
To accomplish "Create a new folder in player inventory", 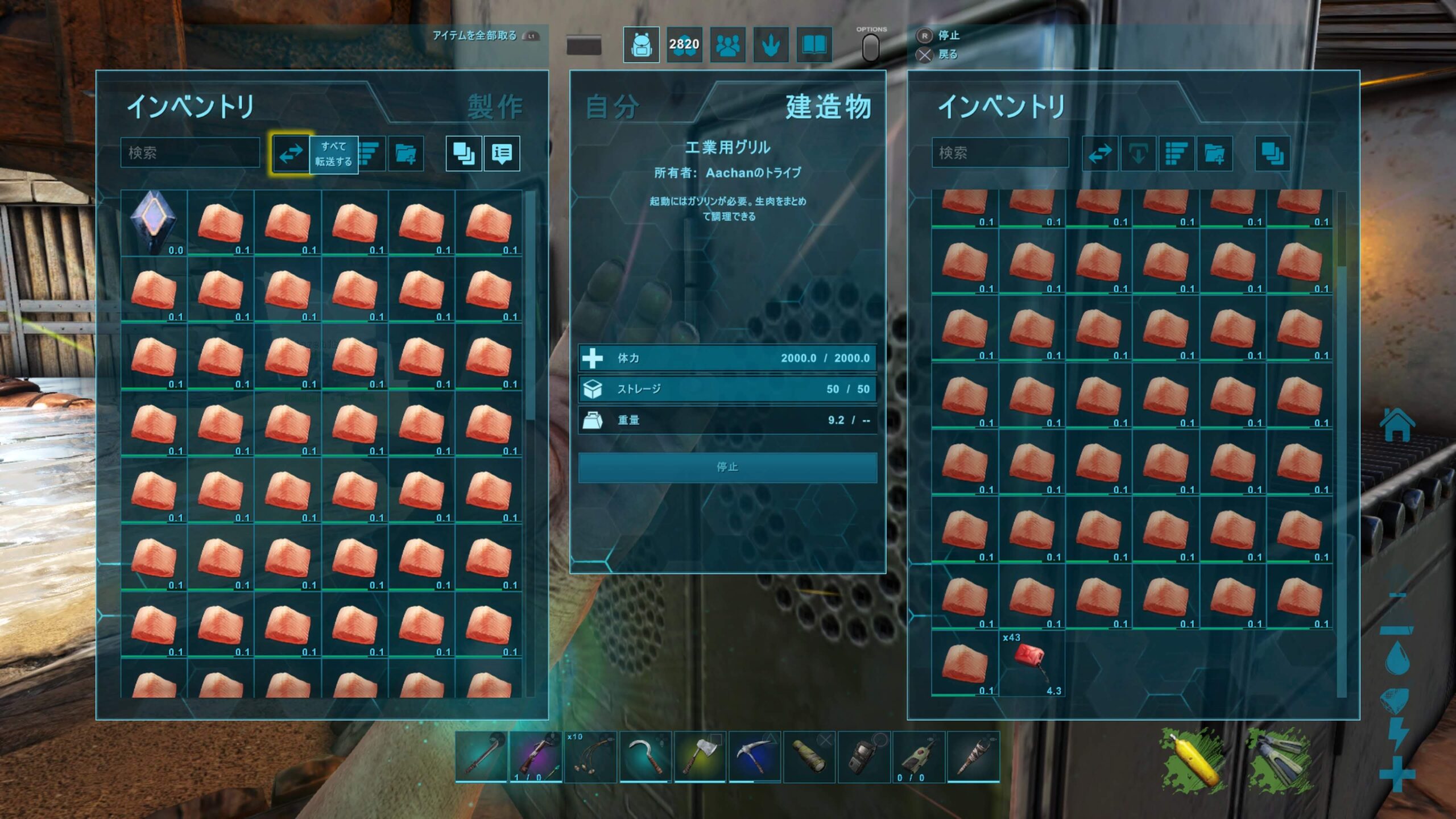I will point(406,153).
